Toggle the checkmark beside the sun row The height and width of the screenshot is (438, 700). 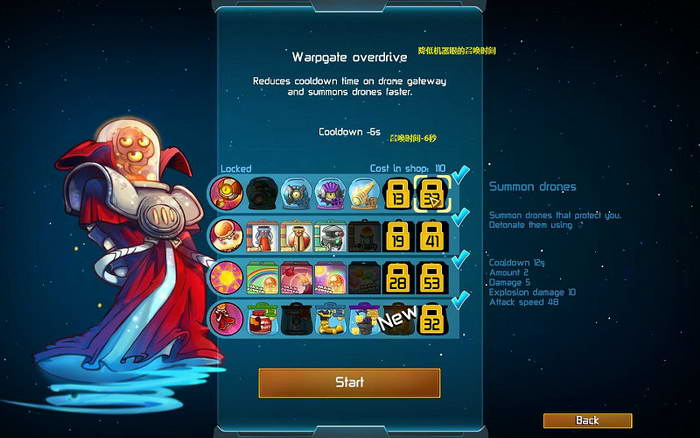[461, 260]
